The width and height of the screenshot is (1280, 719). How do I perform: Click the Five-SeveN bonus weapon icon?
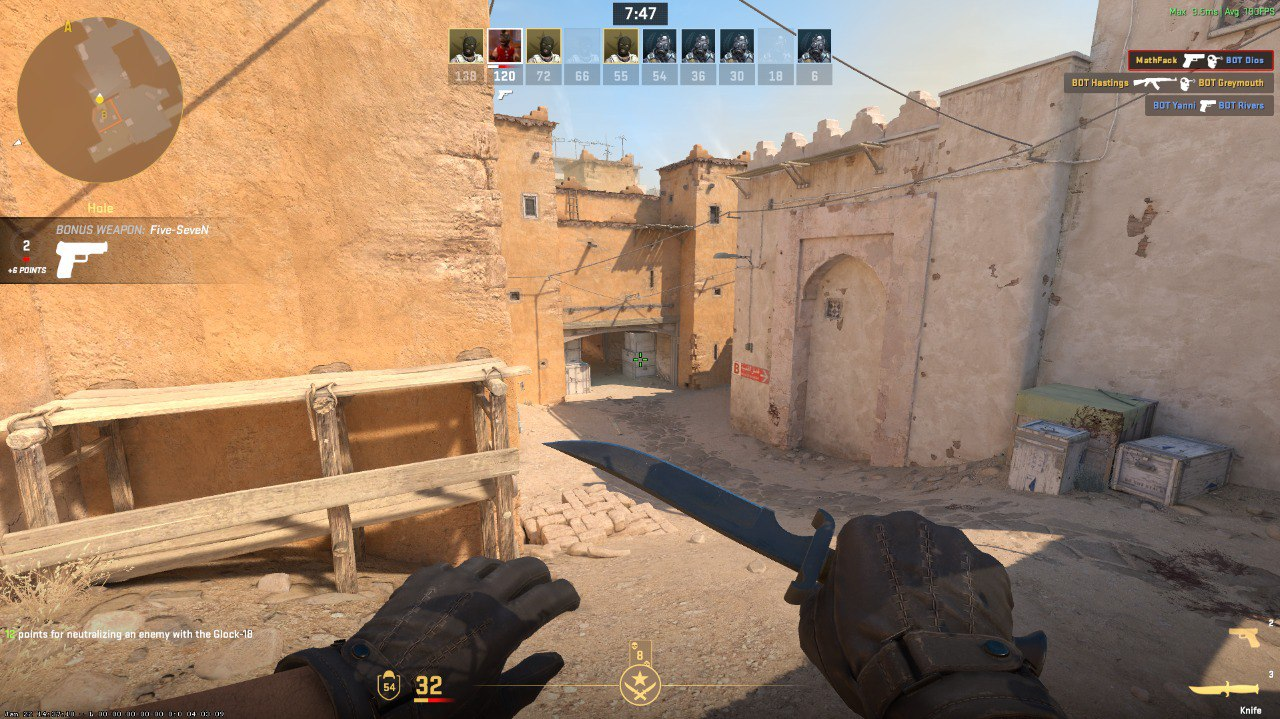coord(82,259)
